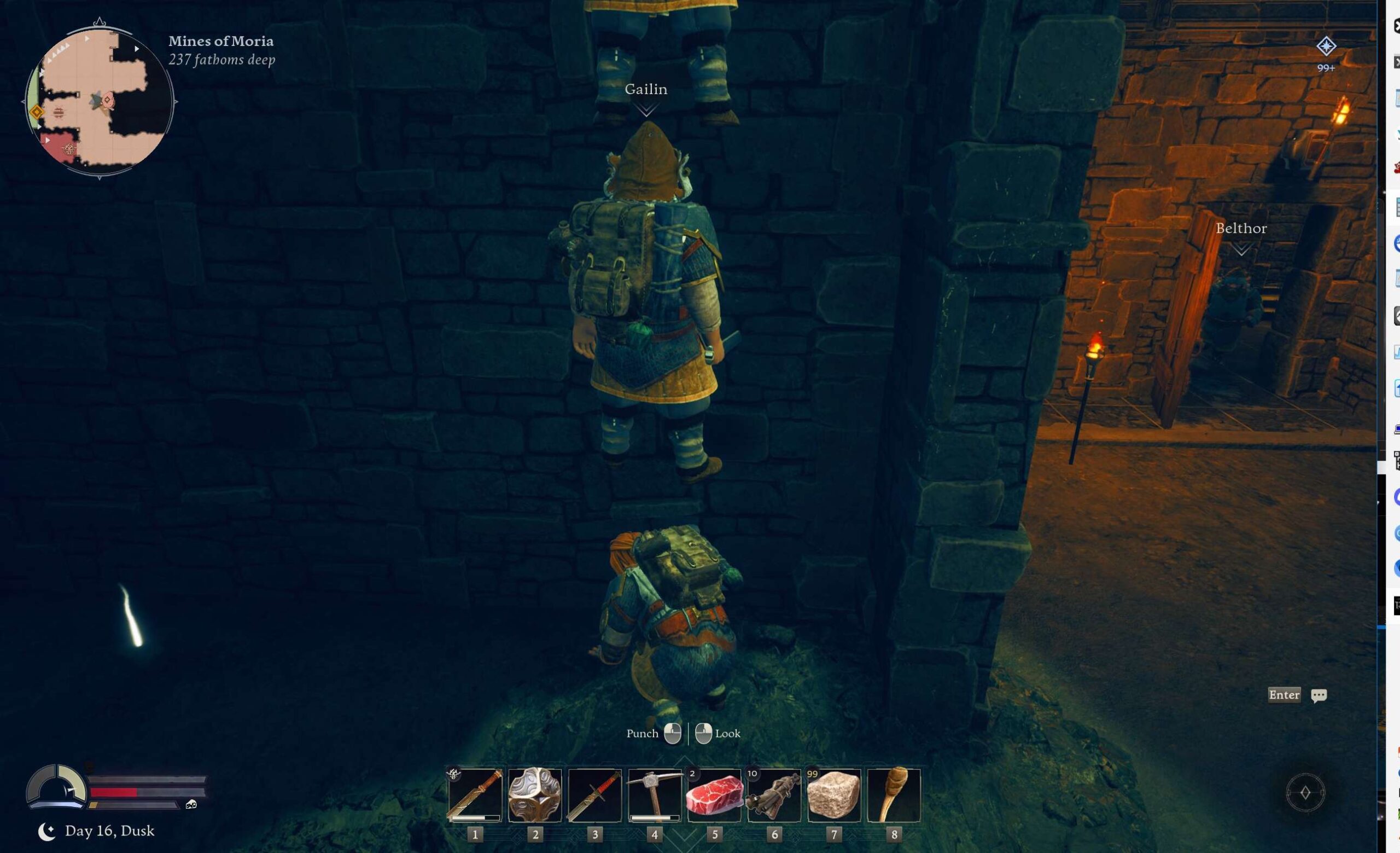Click the diamond star notification icon

coord(1326,47)
